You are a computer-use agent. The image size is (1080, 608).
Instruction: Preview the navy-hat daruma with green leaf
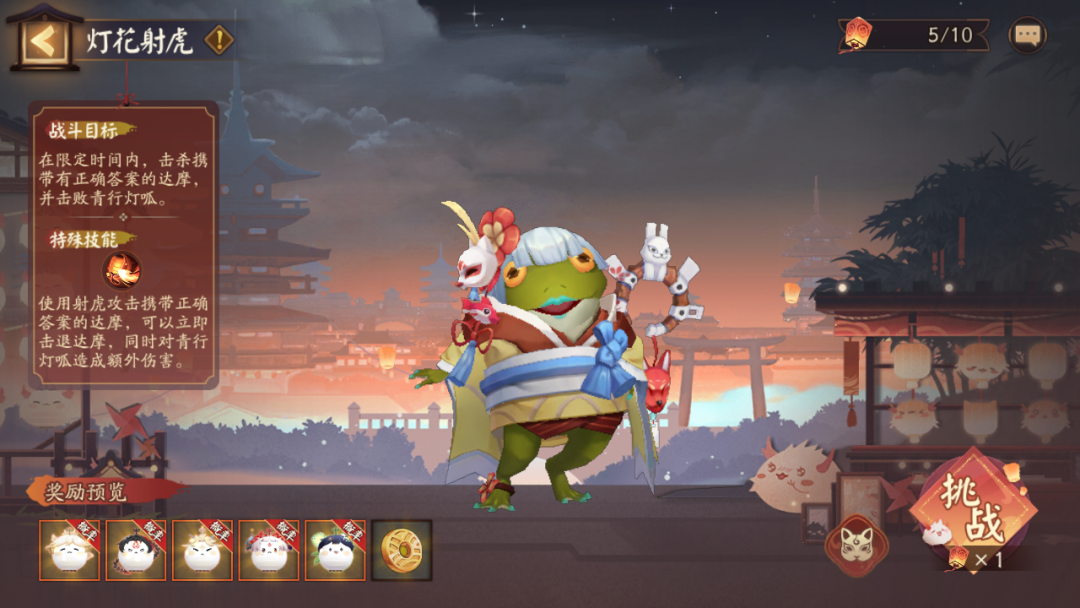(334, 550)
